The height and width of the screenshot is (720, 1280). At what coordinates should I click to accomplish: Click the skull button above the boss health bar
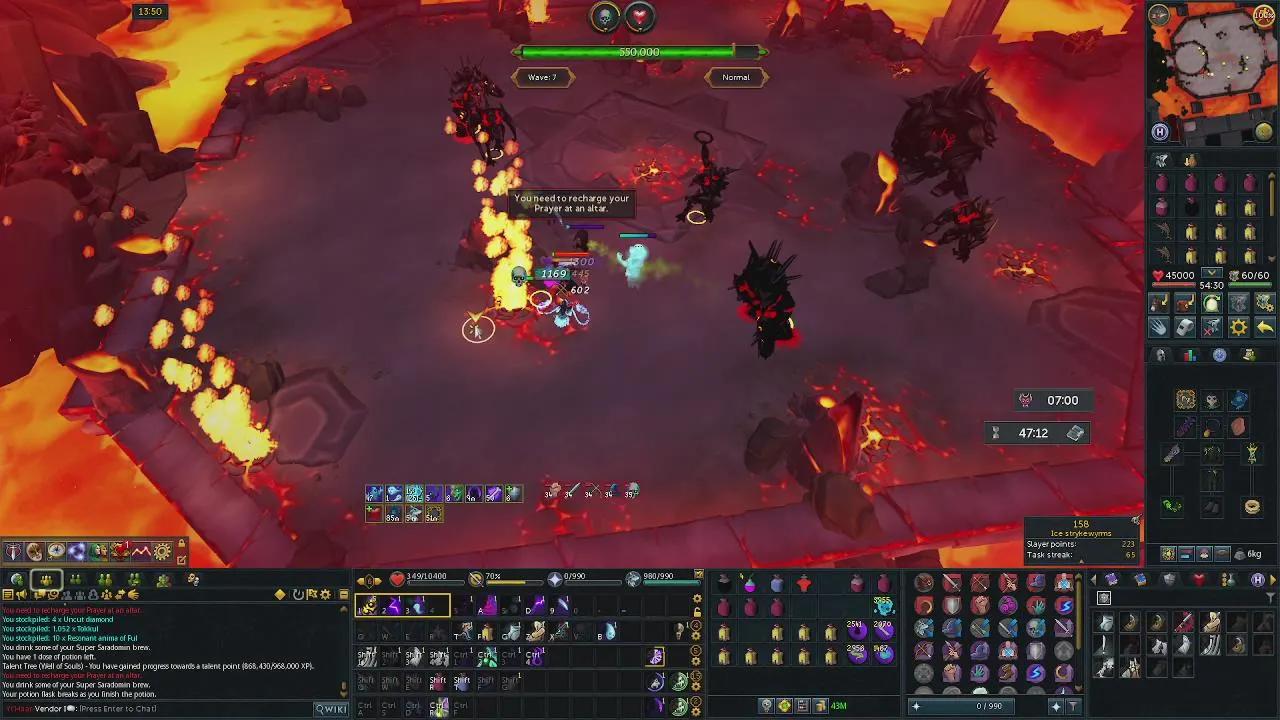(x=605, y=16)
